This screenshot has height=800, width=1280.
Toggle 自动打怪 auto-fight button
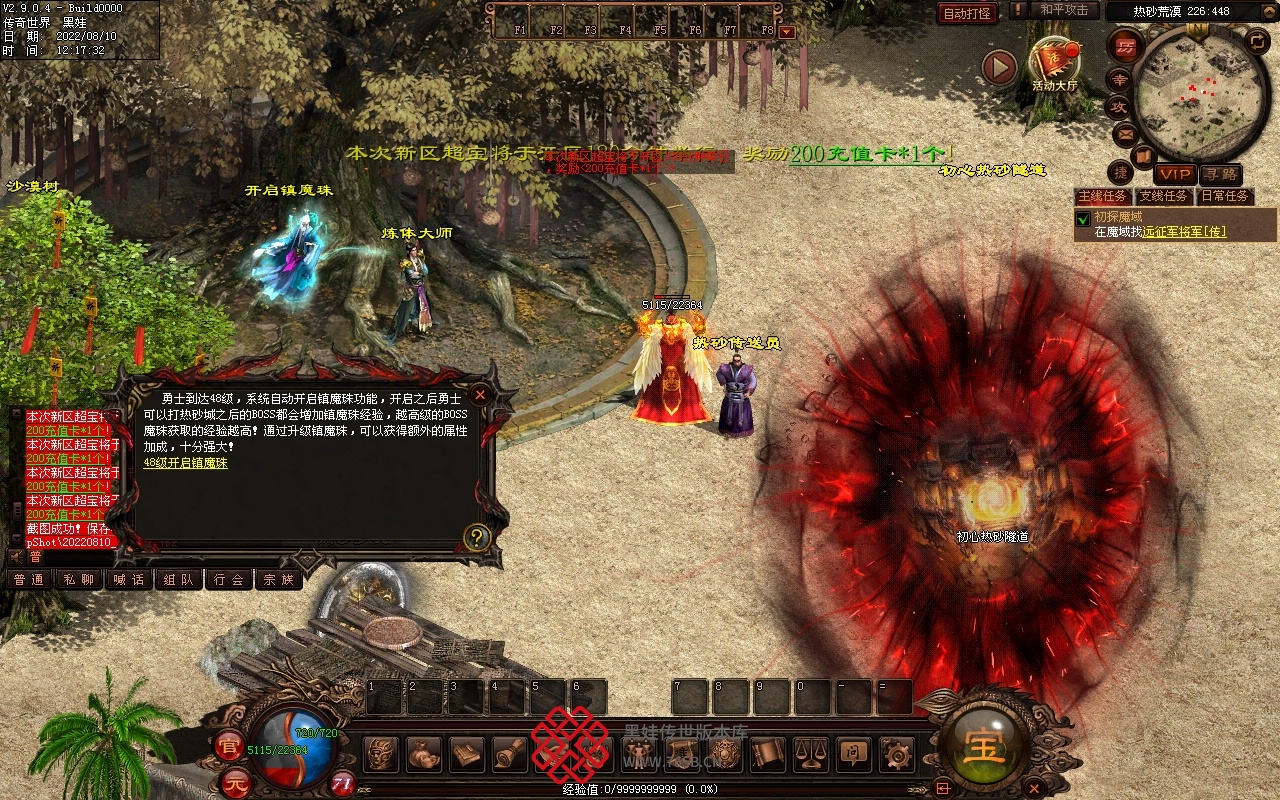[967, 13]
